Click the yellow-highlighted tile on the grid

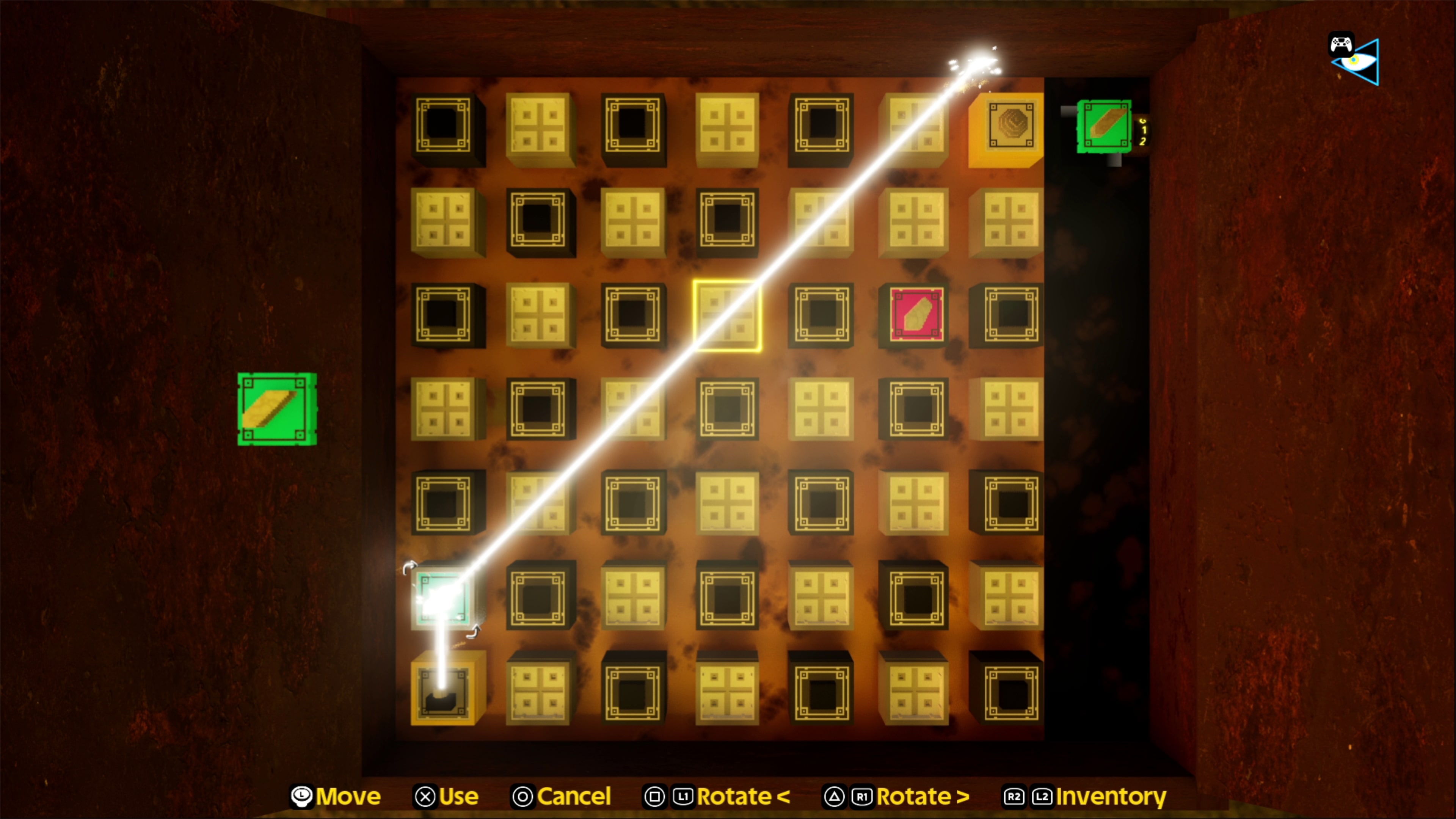tap(728, 315)
